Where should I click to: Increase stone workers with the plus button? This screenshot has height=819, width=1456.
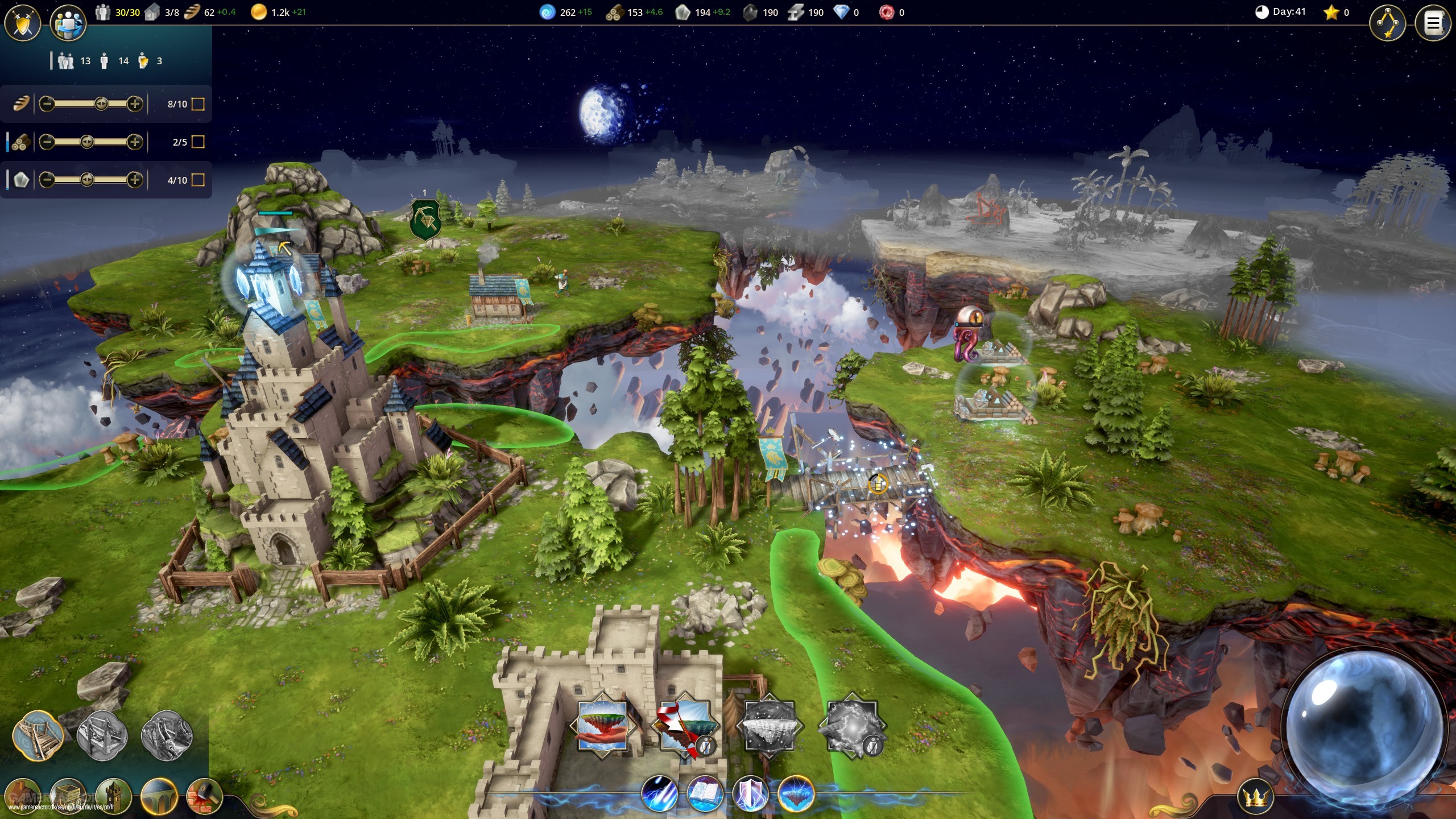135,180
